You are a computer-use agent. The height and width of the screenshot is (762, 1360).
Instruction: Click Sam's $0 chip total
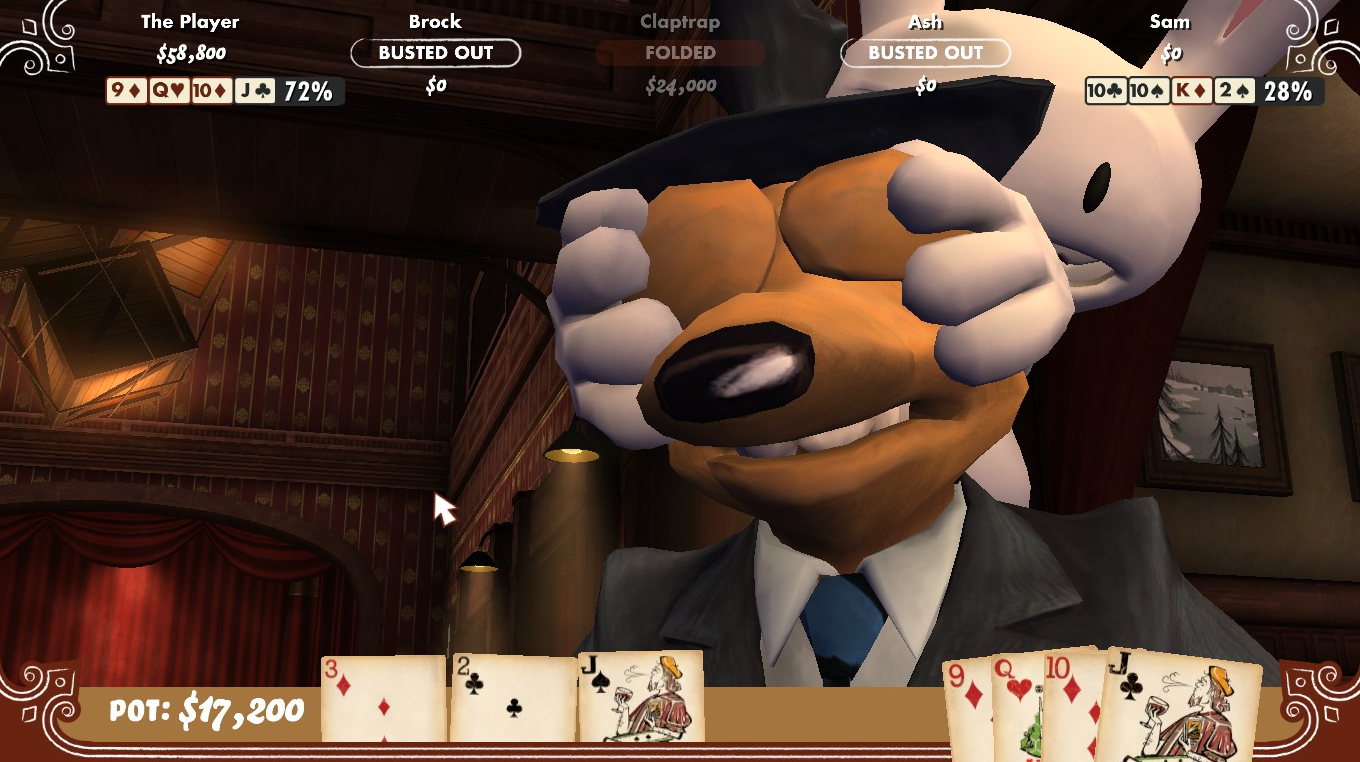1170,53
